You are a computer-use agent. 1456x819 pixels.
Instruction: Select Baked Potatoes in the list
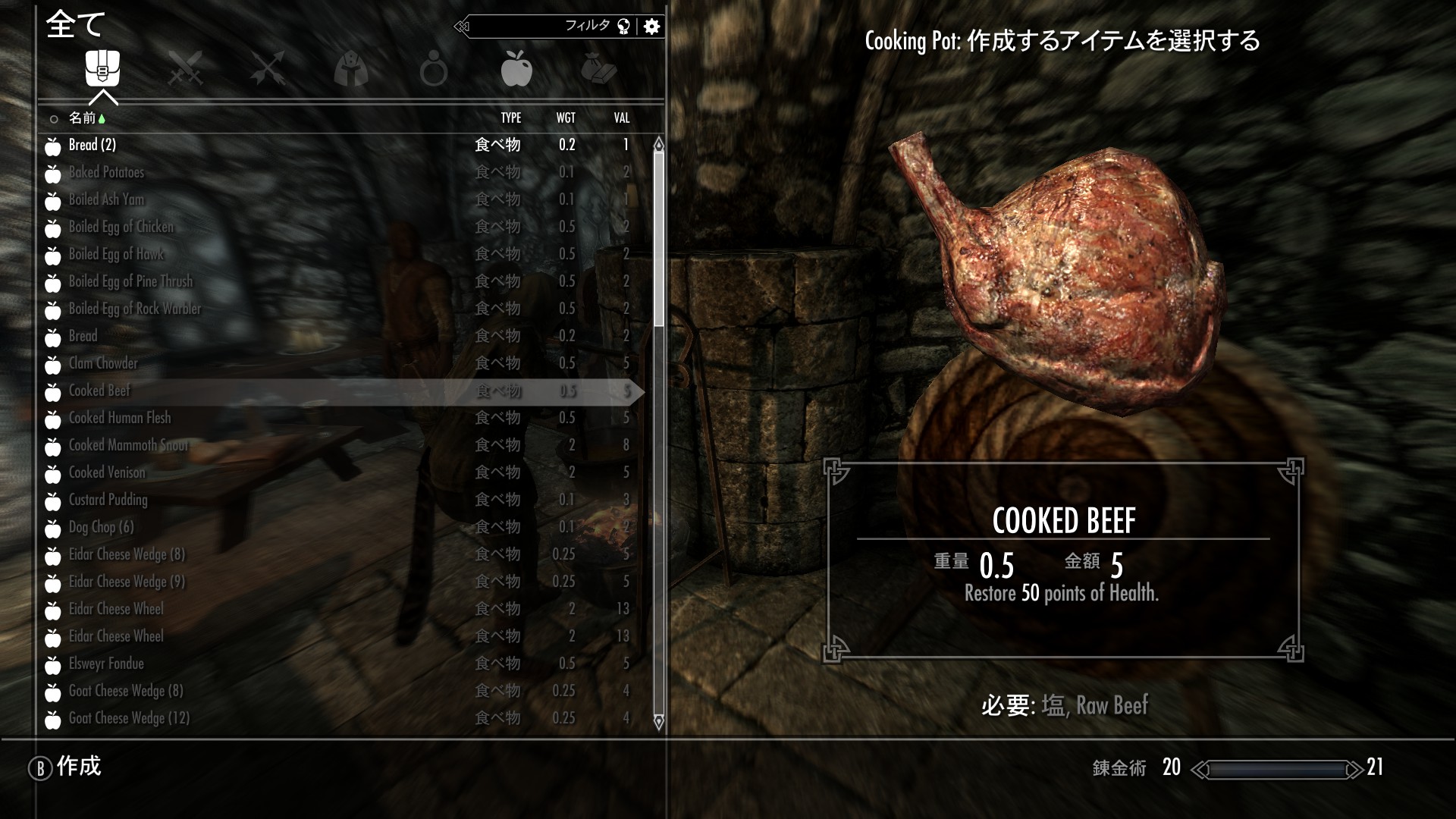pos(106,172)
